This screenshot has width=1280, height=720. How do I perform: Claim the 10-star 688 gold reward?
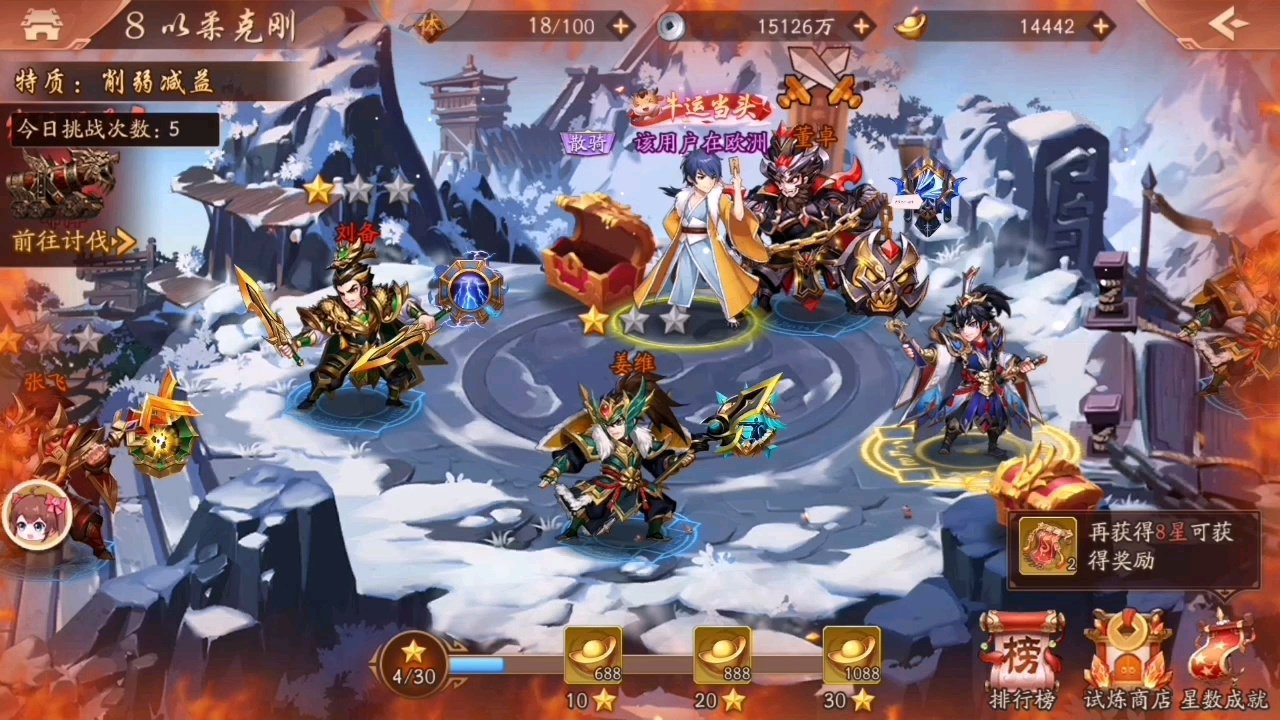(x=592, y=656)
